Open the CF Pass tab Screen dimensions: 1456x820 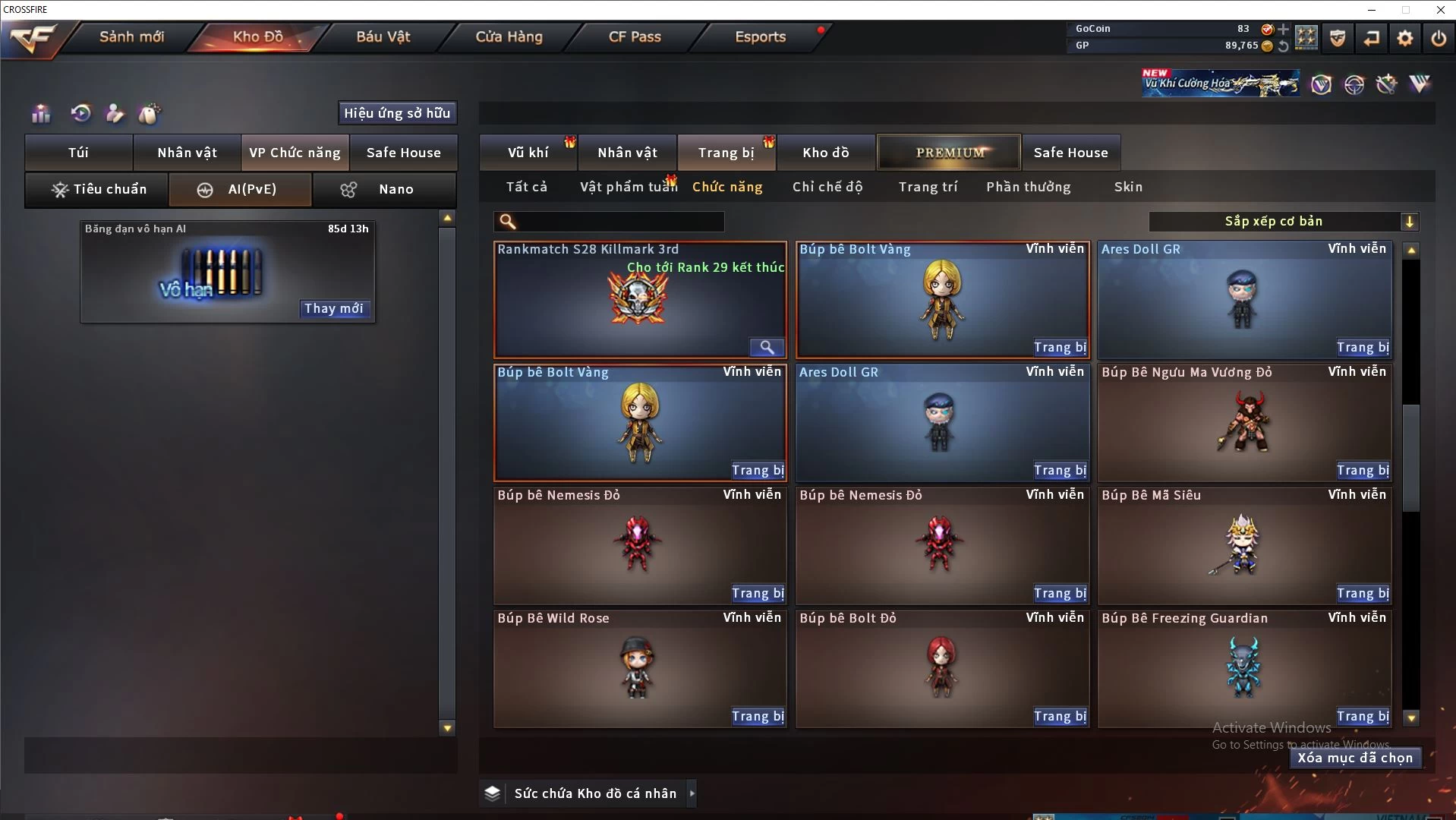click(x=635, y=36)
